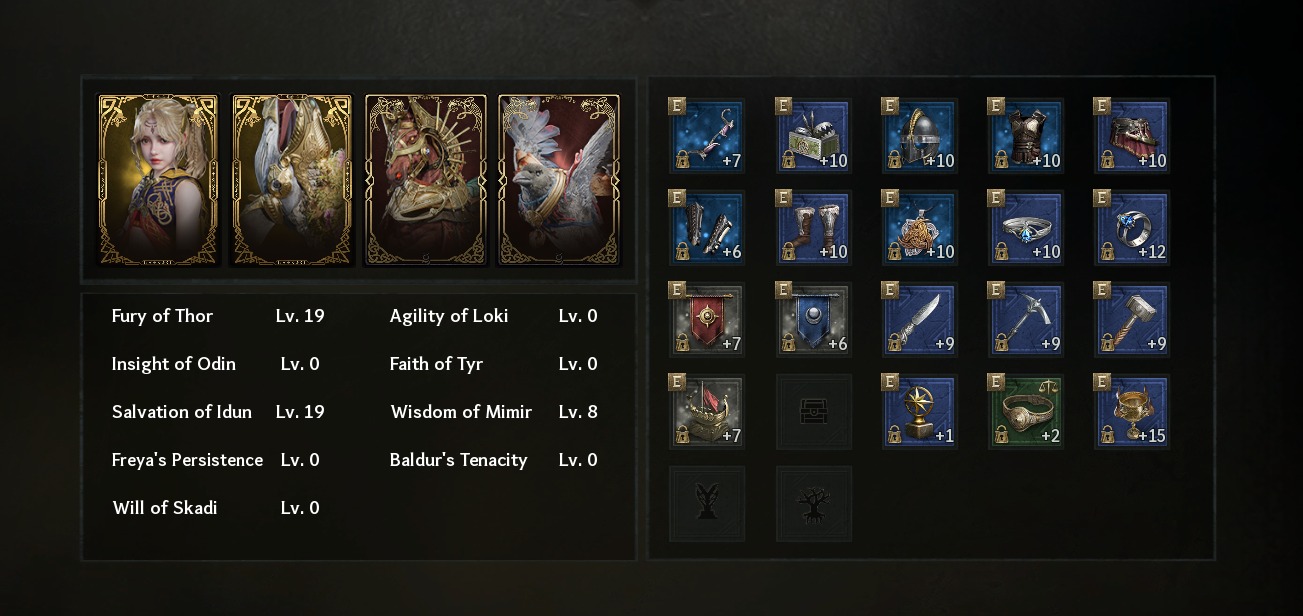Open the +10 leather boots slot
1303x616 pixels.
pos(813,228)
